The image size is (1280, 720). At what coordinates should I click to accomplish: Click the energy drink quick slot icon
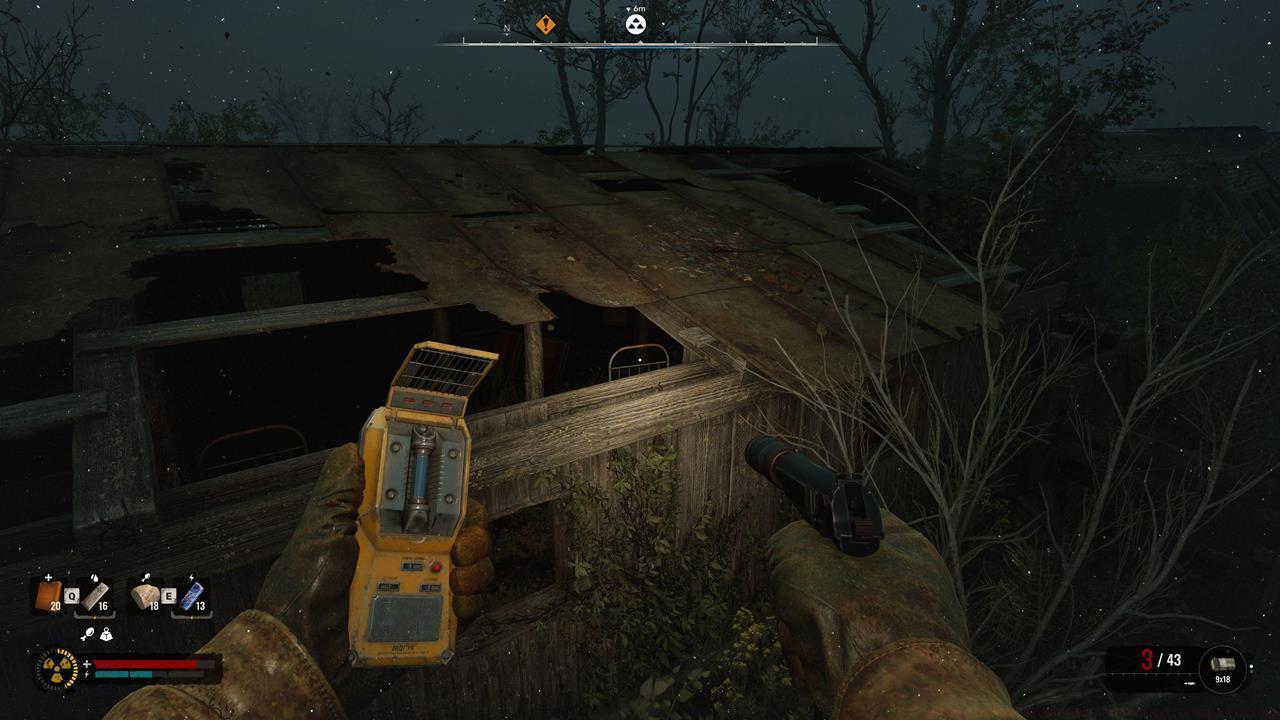click(x=192, y=593)
